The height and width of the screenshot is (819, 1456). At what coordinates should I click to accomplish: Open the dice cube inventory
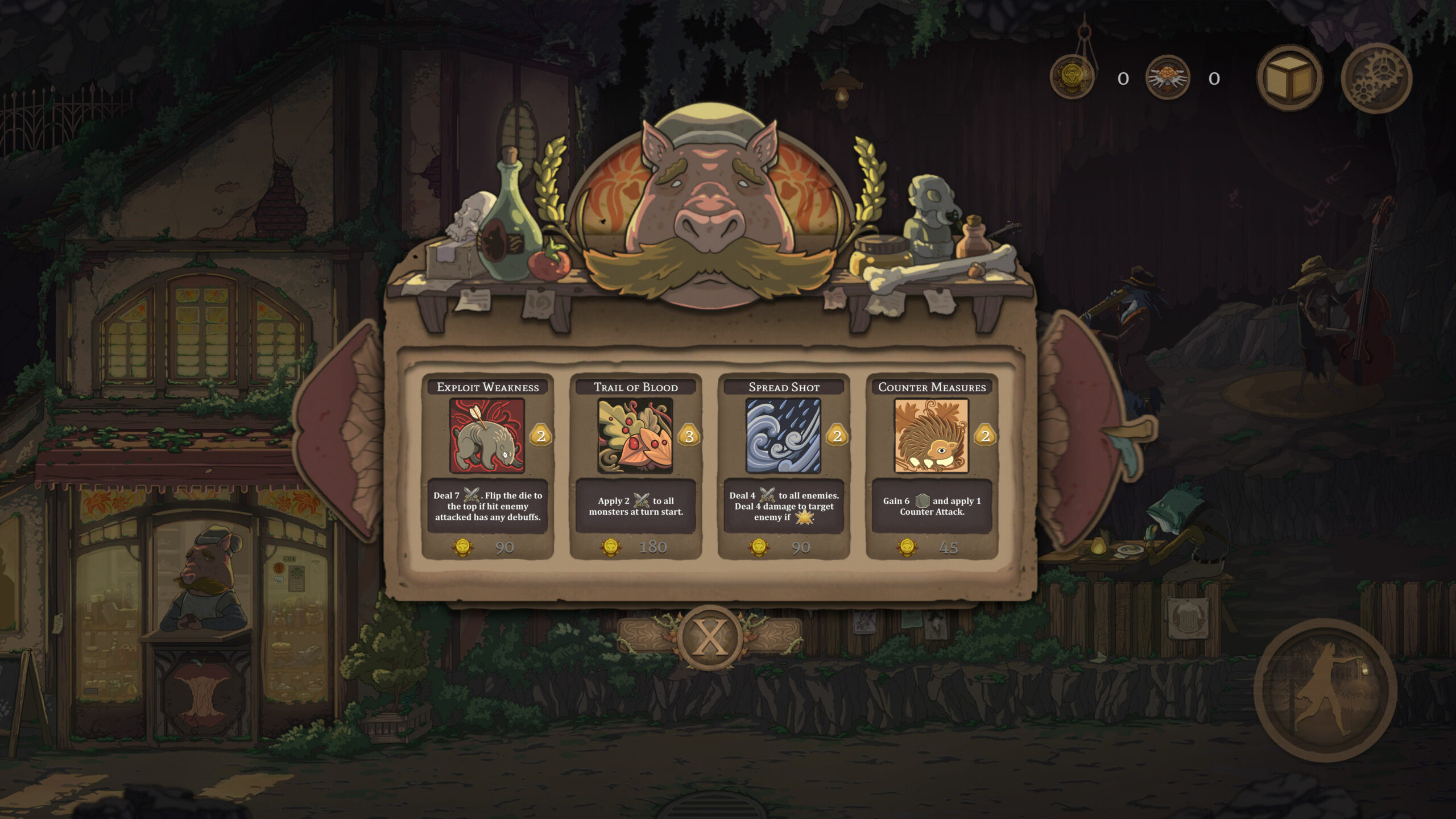(1289, 78)
